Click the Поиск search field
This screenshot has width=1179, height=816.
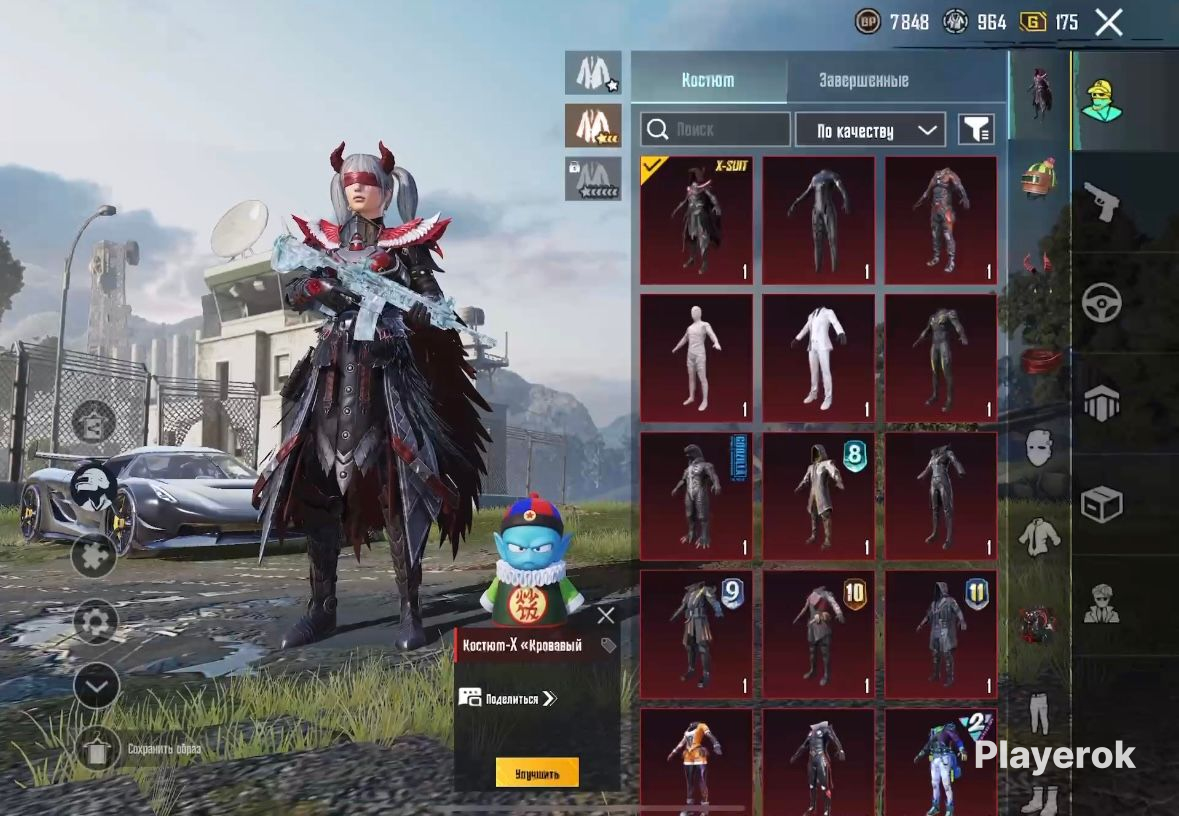(716, 130)
